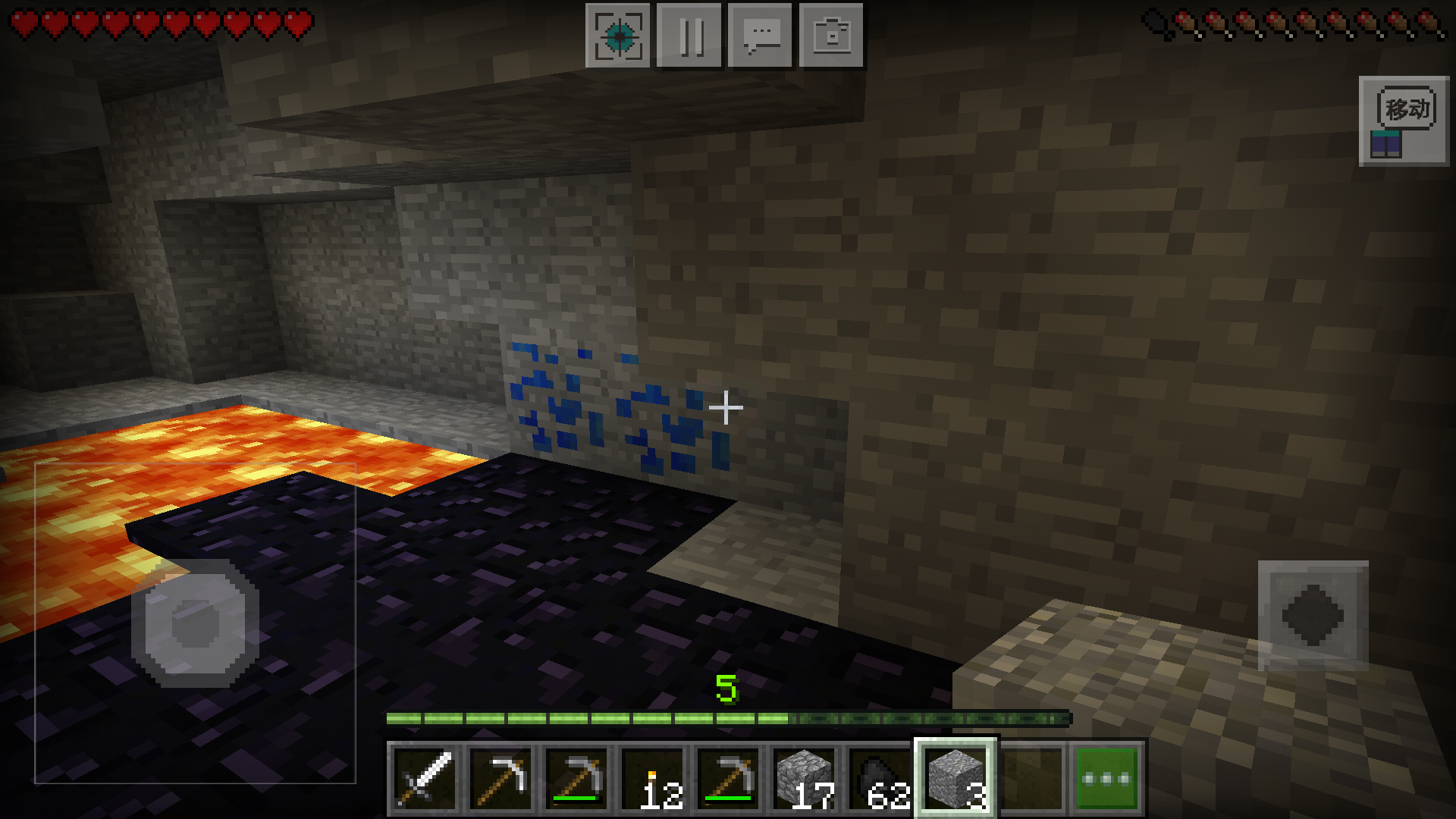Select the iron sword hotbar slot
This screenshot has width=1456, height=819.
click(425, 779)
